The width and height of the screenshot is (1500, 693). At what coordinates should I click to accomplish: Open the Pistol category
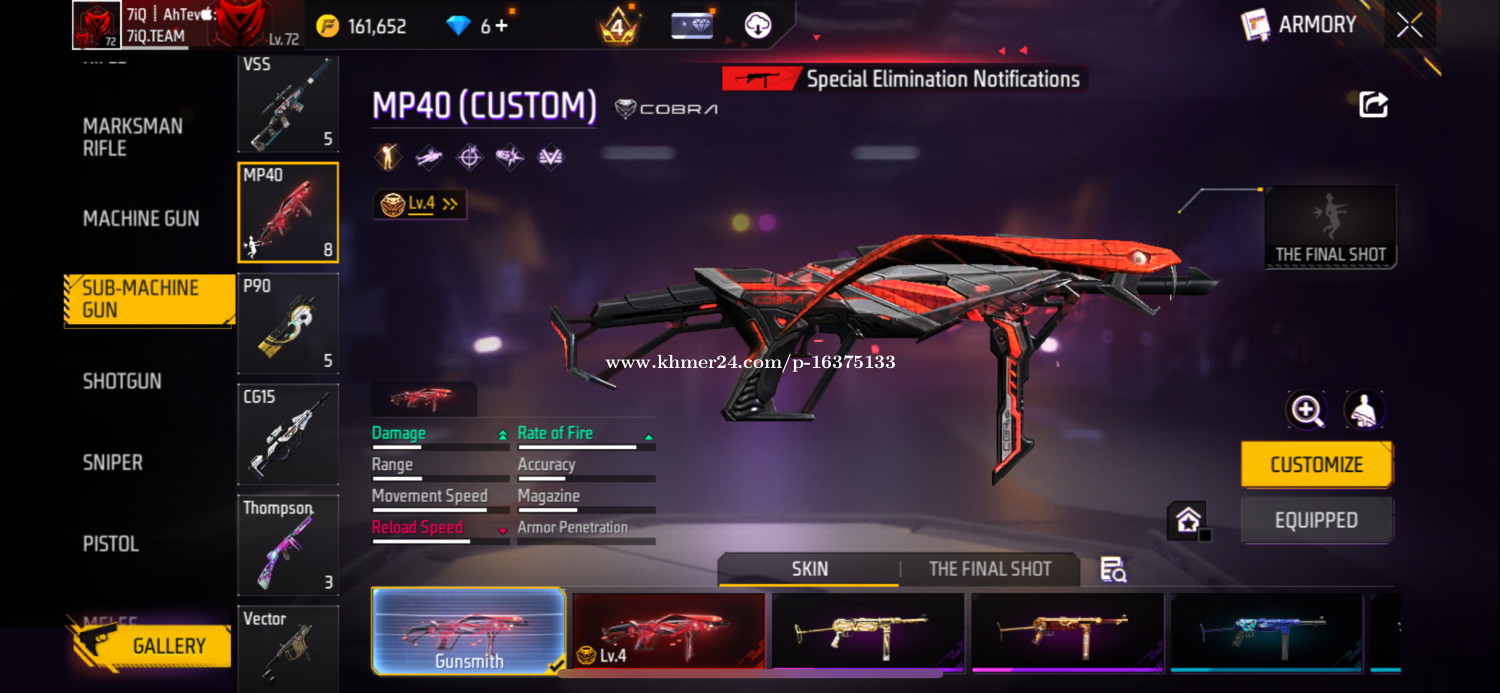[x=111, y=544]
